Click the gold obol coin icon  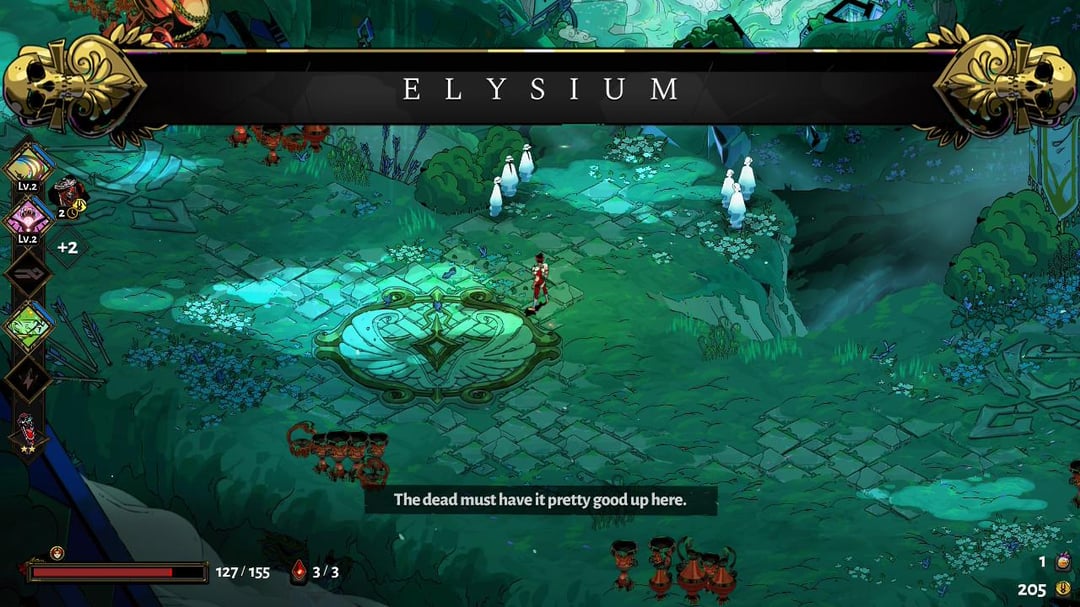[x=1063, y=589]
